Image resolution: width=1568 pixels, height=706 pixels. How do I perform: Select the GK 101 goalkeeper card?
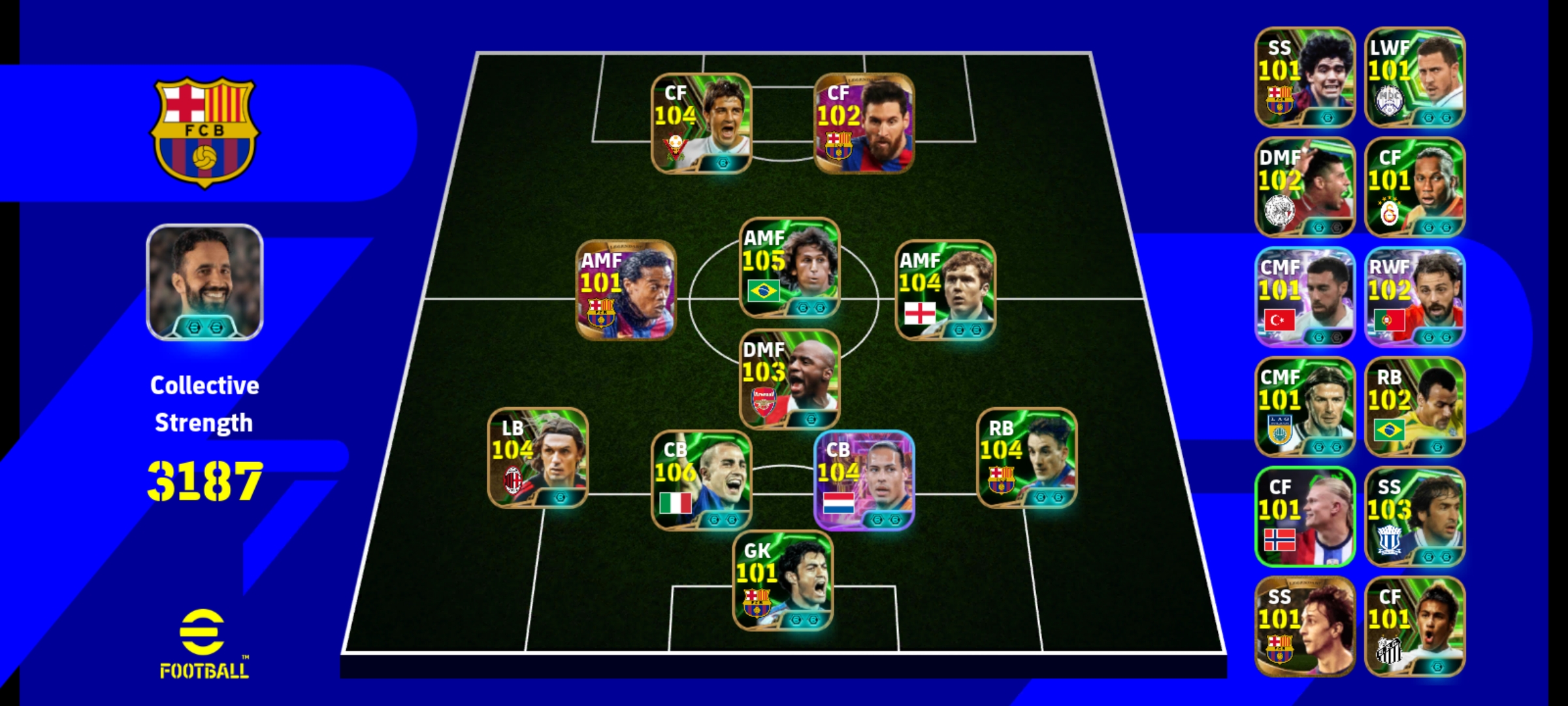pyautogui.click(x=783, y=580)
